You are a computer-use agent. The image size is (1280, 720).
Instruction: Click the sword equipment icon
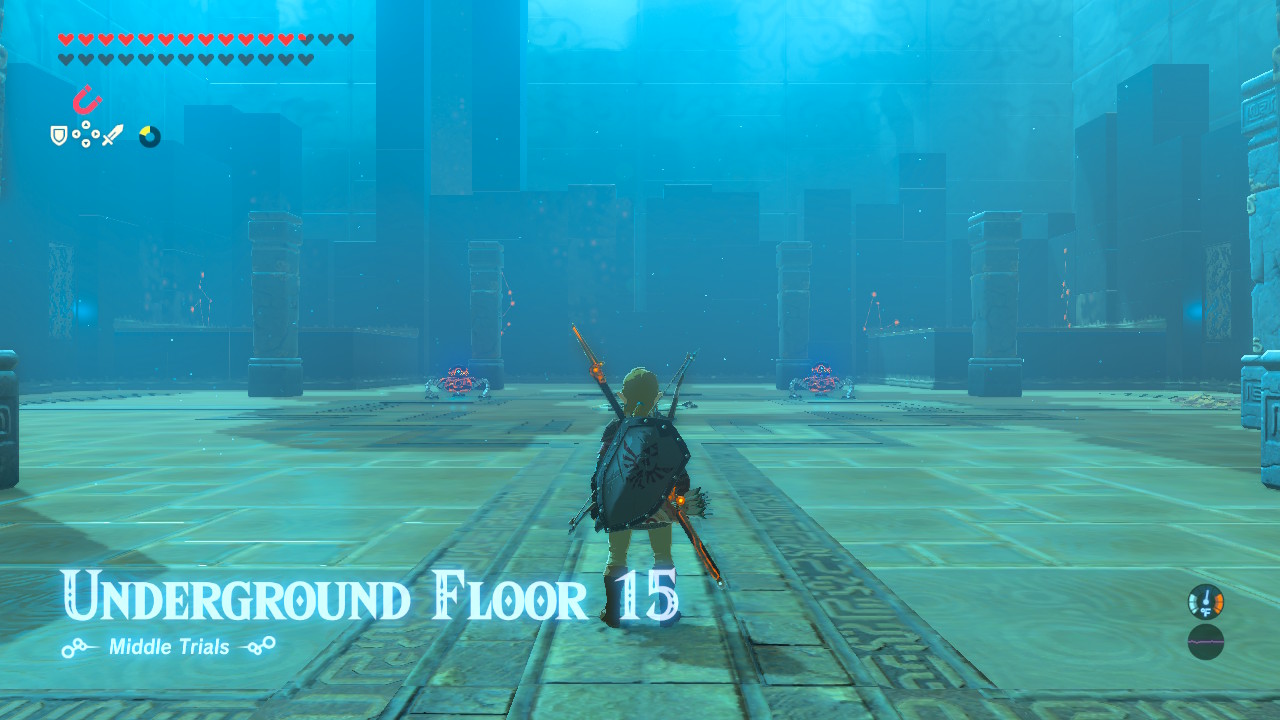click(113, 135)
